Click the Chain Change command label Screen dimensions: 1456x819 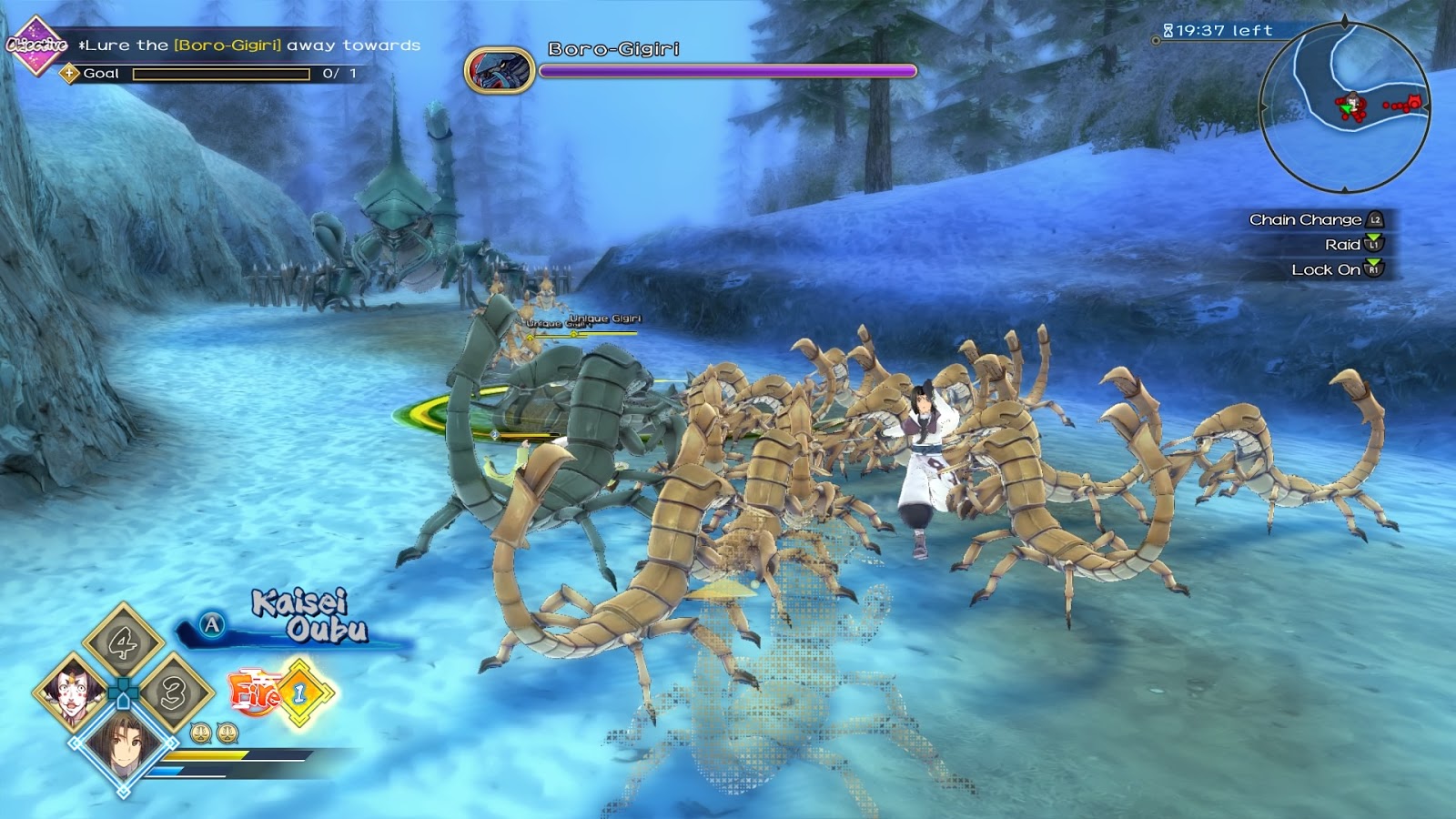pos(1305,219)
